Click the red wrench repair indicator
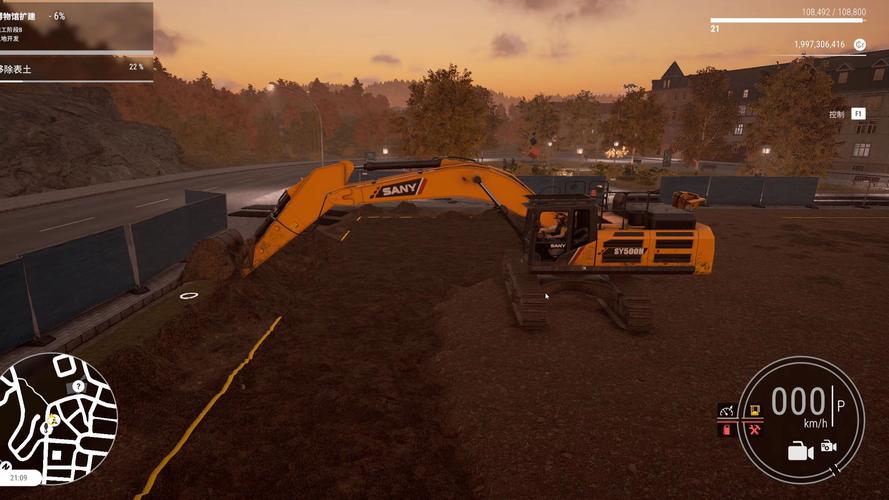The image size is (889, 500). pyautogui.click(x=754, y=430)
